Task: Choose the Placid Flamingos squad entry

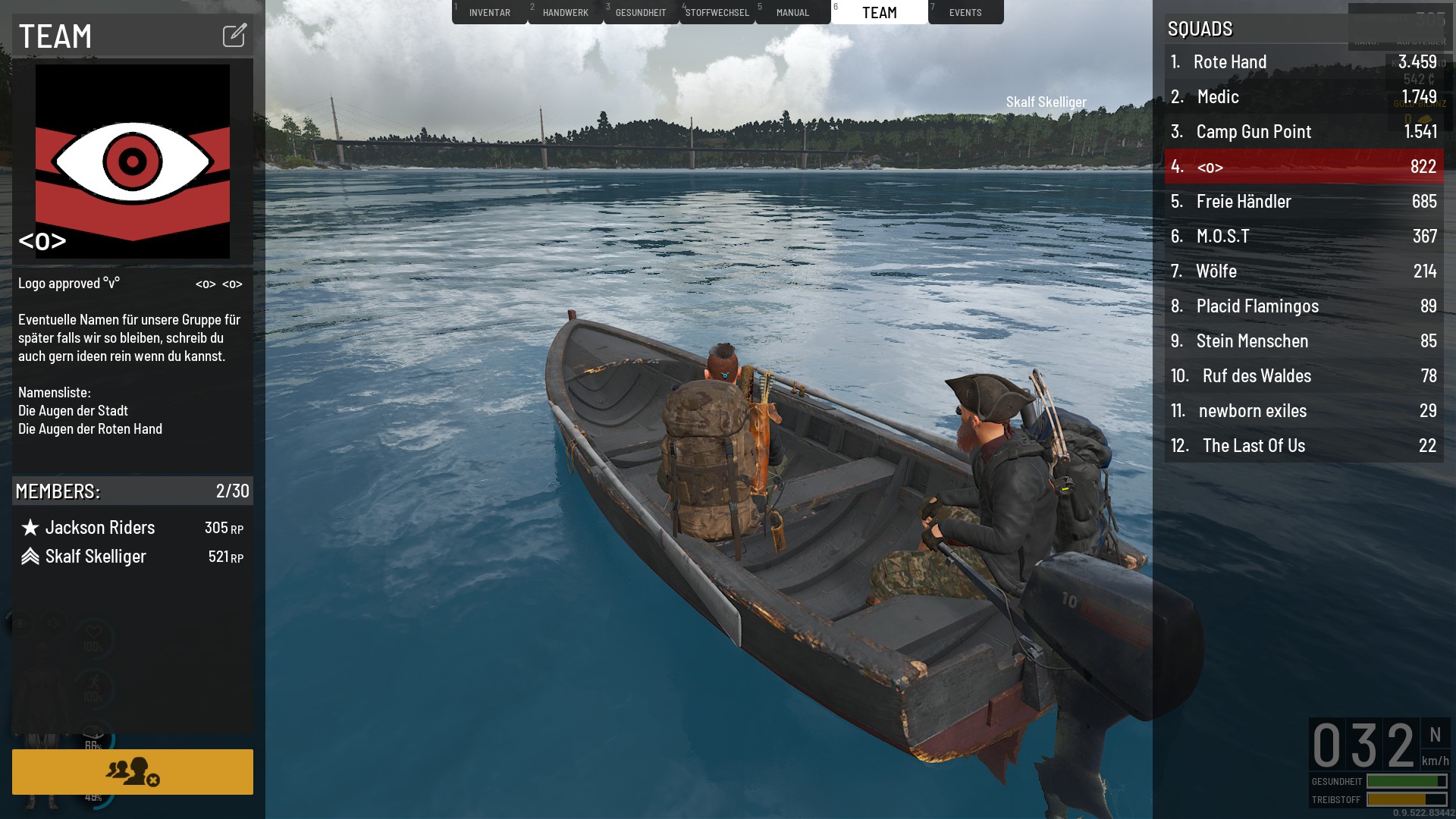Action: [1304, 306]
